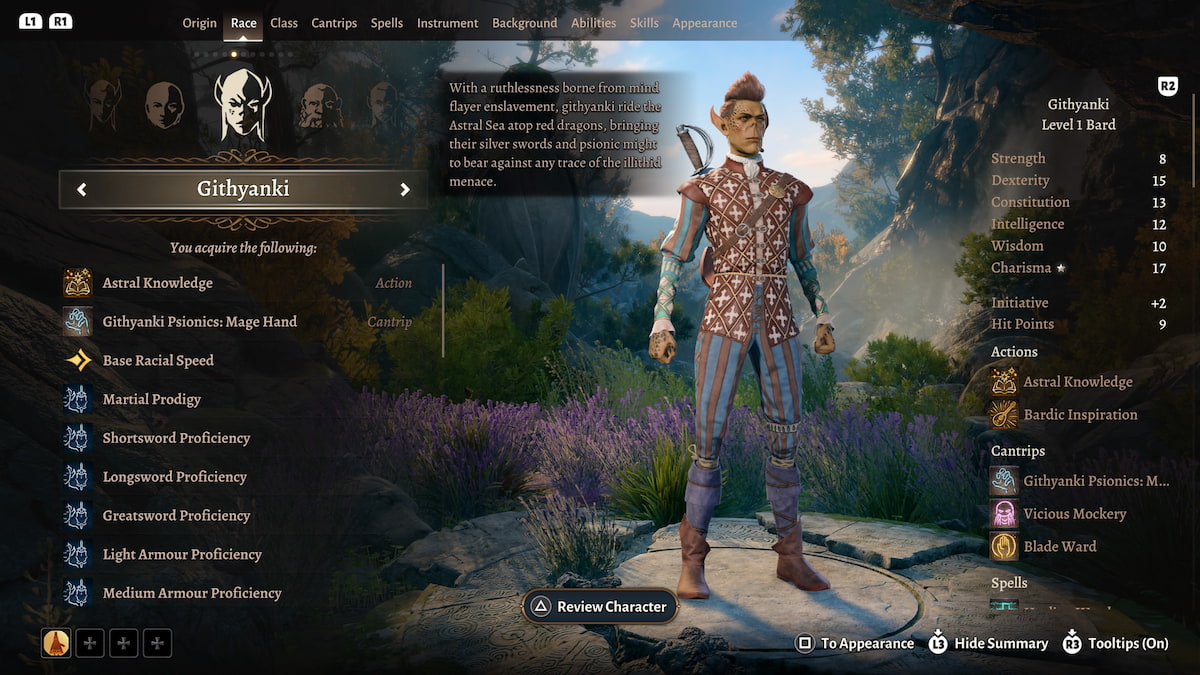Image resolution: width=1200 pixels, height=675 pixels.
Task: Switch to the Background tab
Action: pyautogui.click(x=525, y=23)
